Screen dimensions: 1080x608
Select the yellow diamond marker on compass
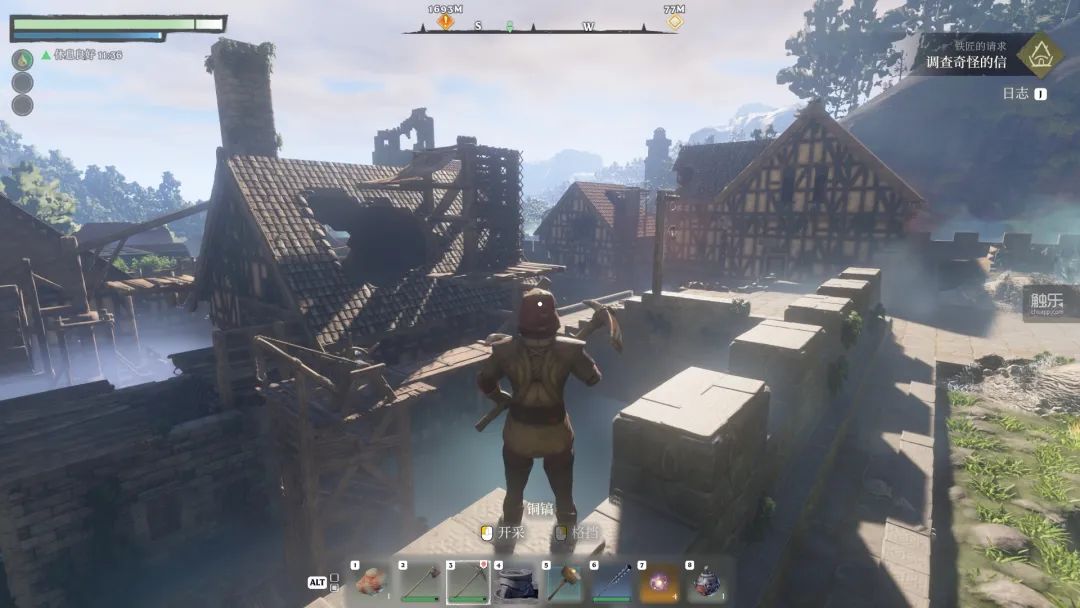pos(675,21)
